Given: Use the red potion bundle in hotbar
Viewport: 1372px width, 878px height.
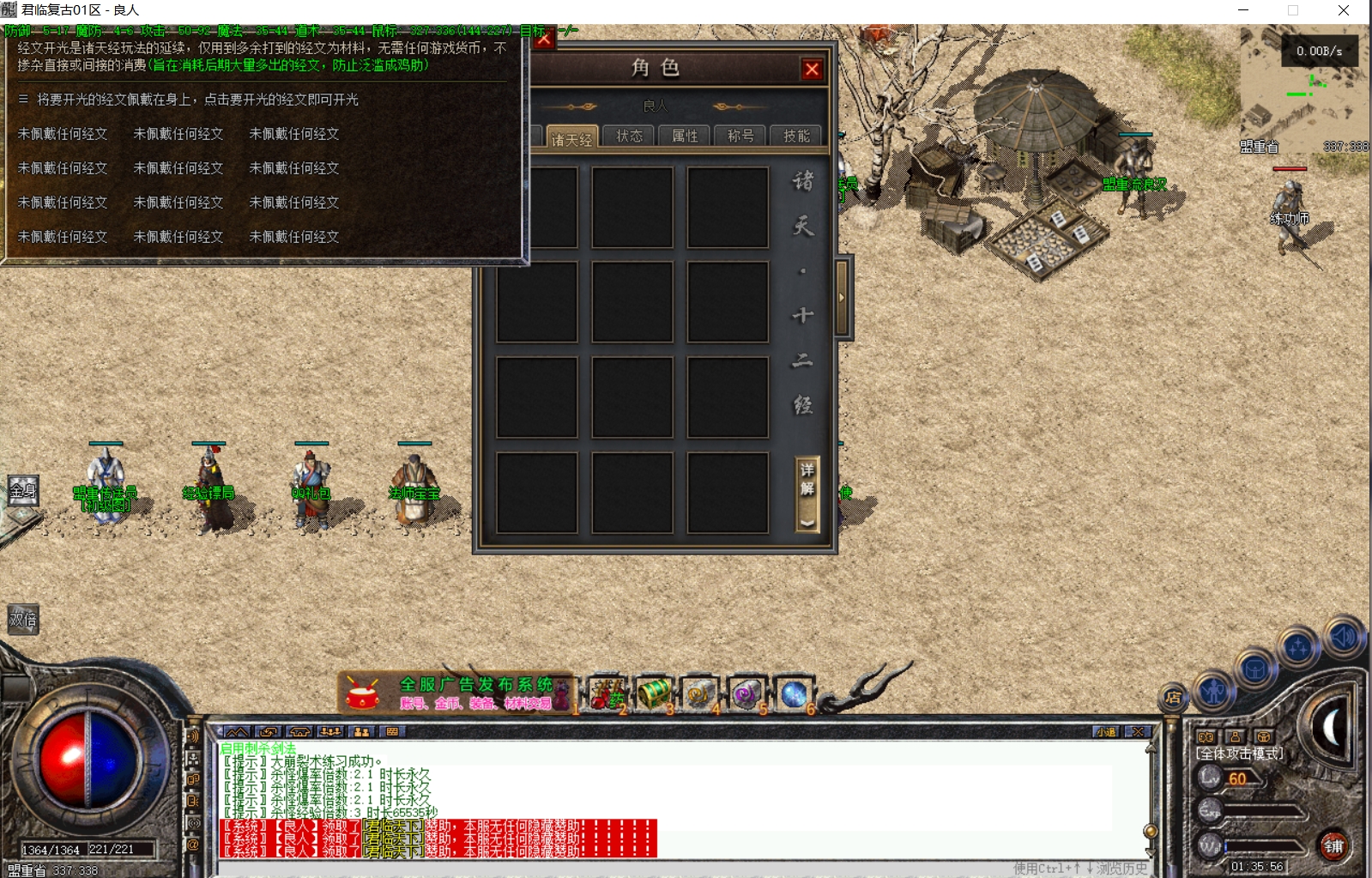Looking at the screenshot, I should click(x=606, y=693).
